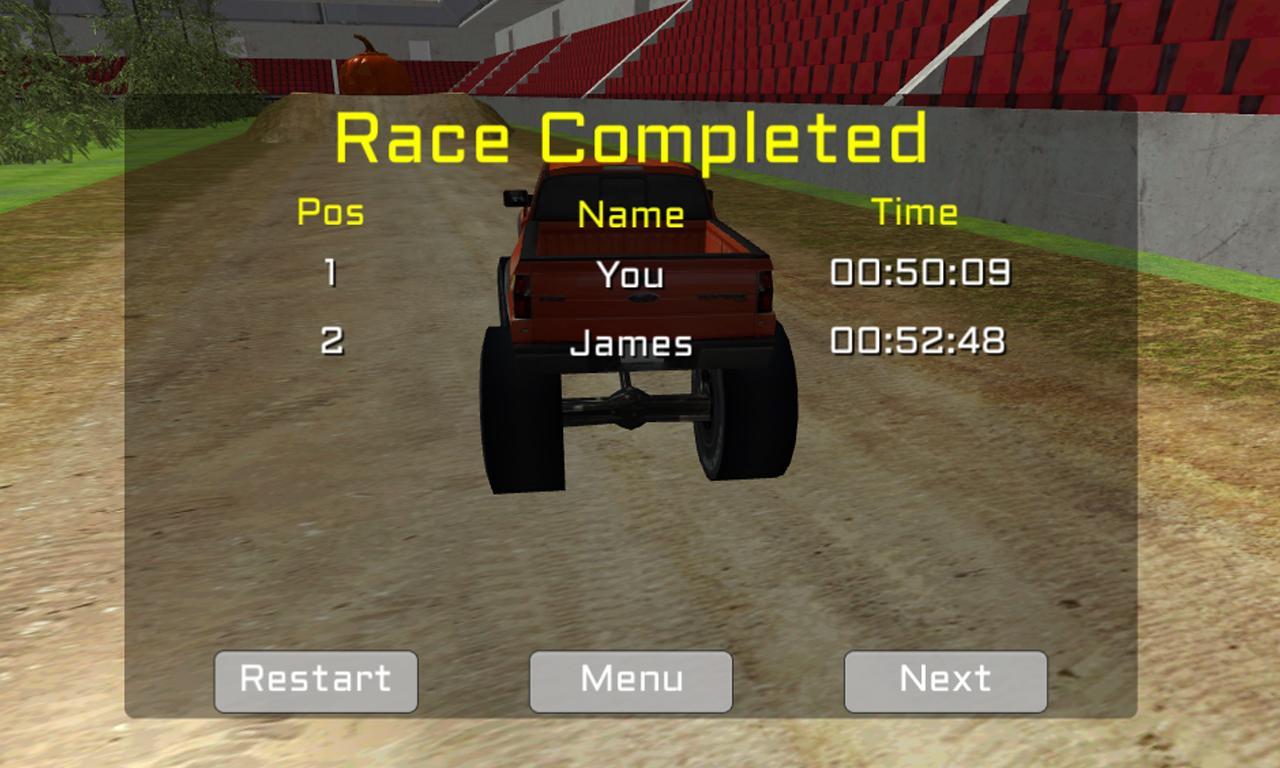Click the Restart button to replay the race
Screen dimensions: 1280x768
click(315, 681)
